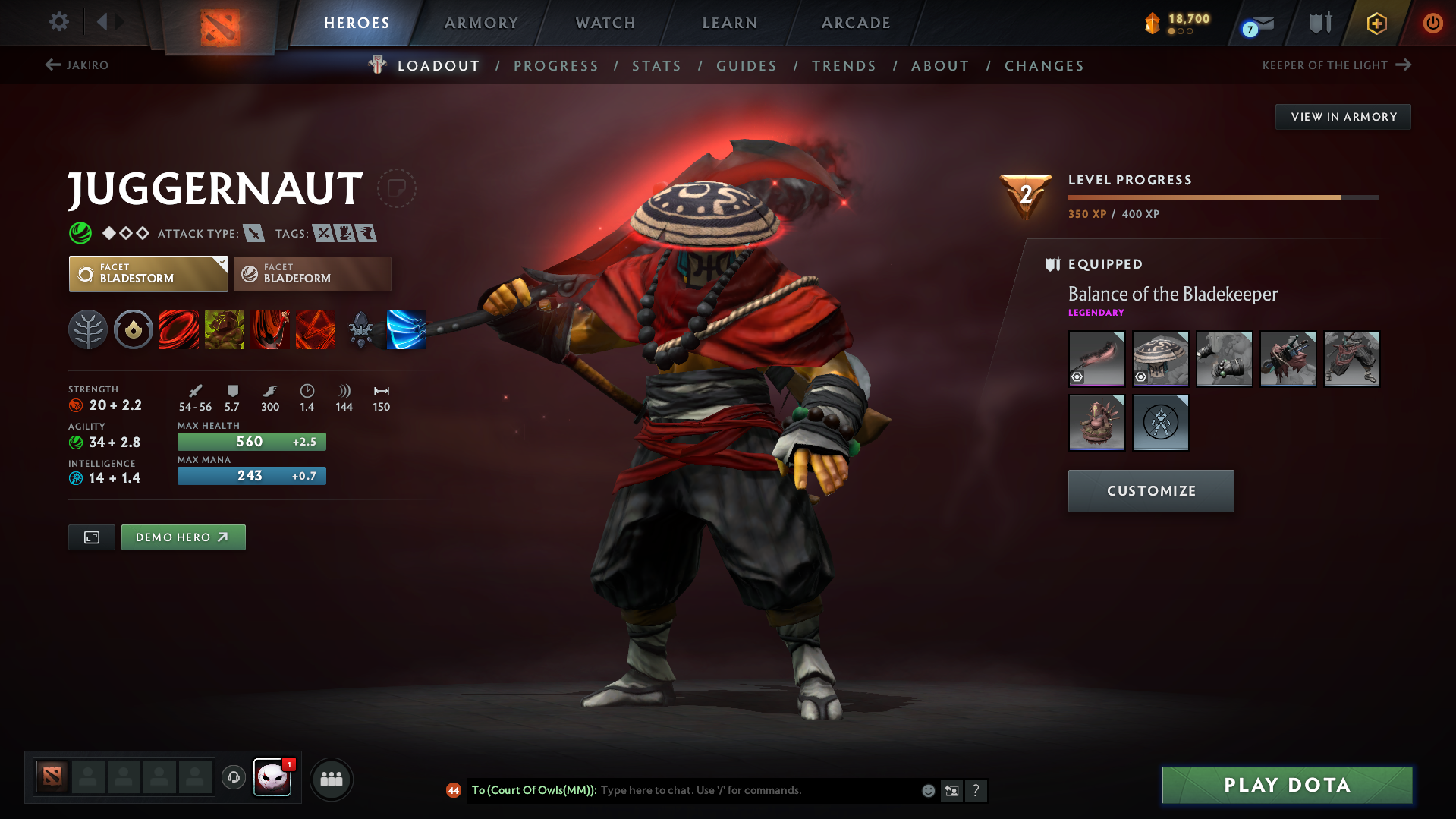Open the Juggernaut talent tree icon

88,329
